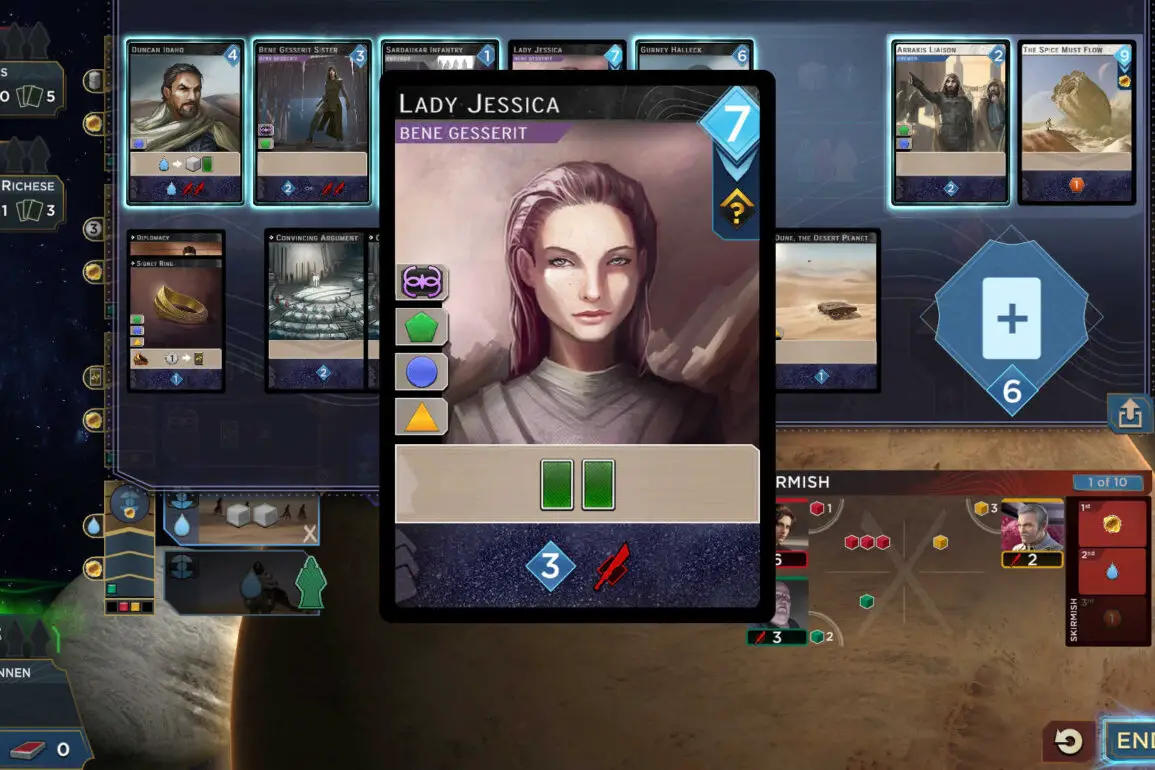Image resolution: width=1155 pixels, height=770 pixels.
Task: Undo the last action with the arrow button
Action: pyautogui.click(x=1068, y=742)
